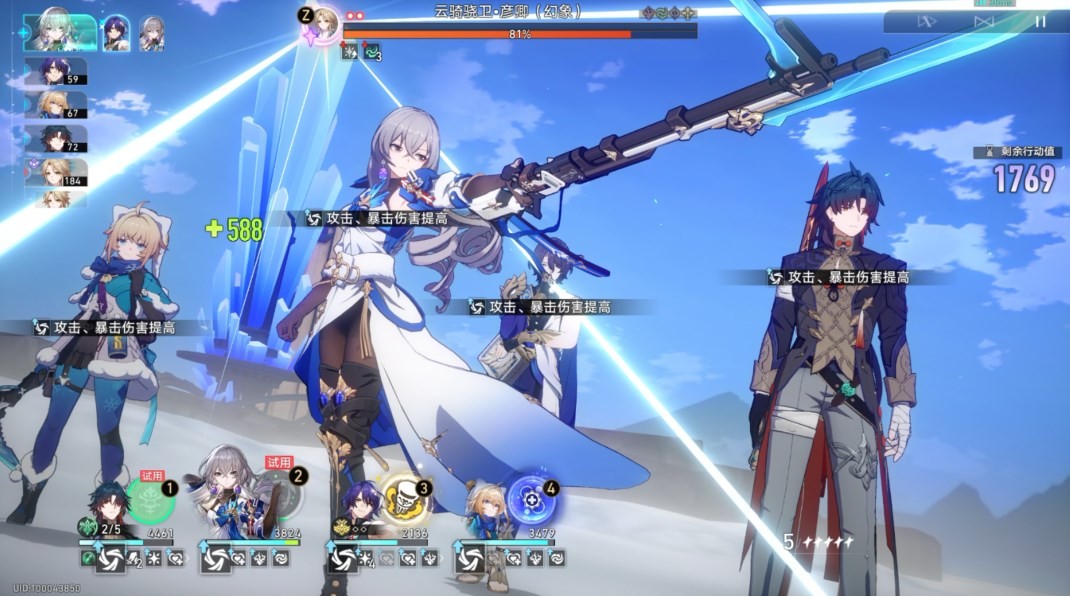
Task: Toggle auto-battle mode
Action: pyautogui.click(x=927, y=21)
